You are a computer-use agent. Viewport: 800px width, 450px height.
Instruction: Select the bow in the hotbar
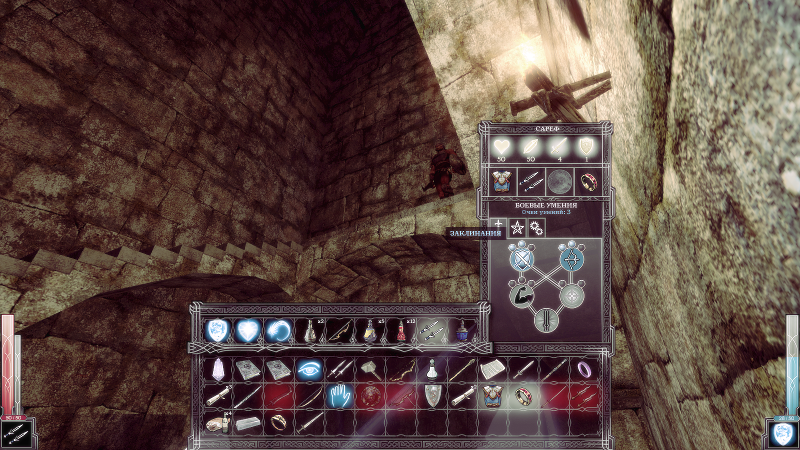tap(340, 329)
